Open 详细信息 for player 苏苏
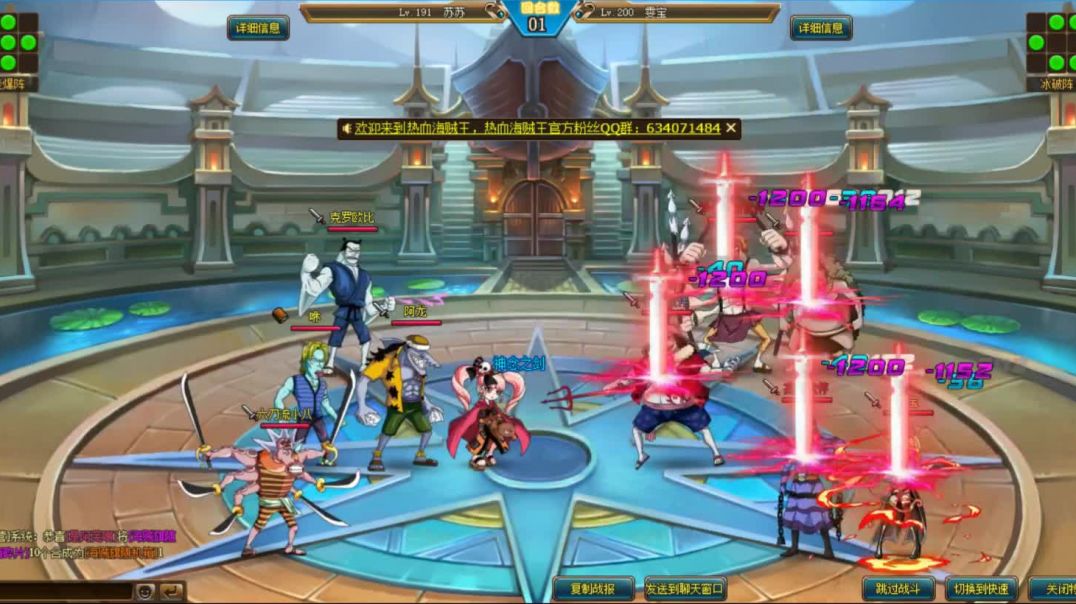The height and width of the screenshot is (604, 1076). point(258,28)
